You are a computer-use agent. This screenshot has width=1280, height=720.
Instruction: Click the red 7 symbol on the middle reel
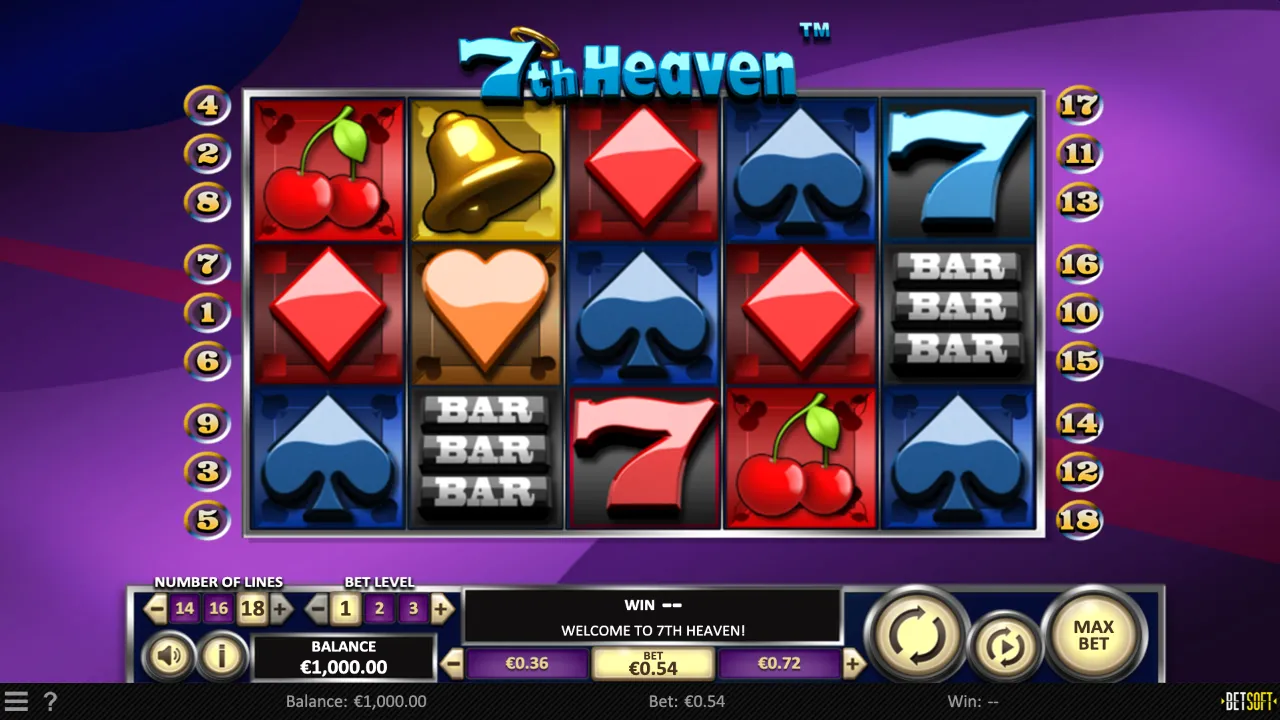pyautogui.click(x=643, y=460)
